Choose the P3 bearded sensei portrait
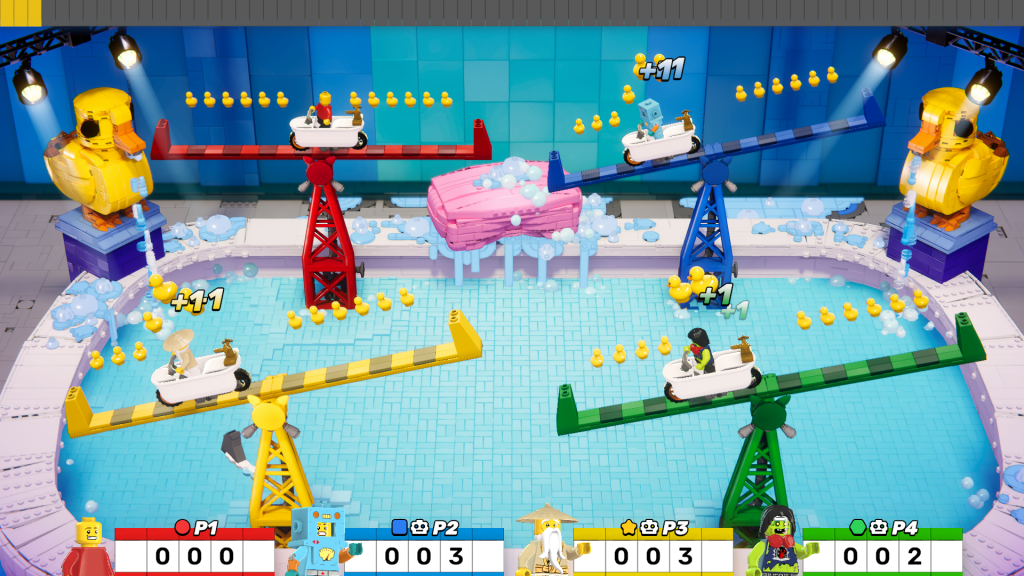This screenshot has height=576, width=1024. click(x=545, y=542)
